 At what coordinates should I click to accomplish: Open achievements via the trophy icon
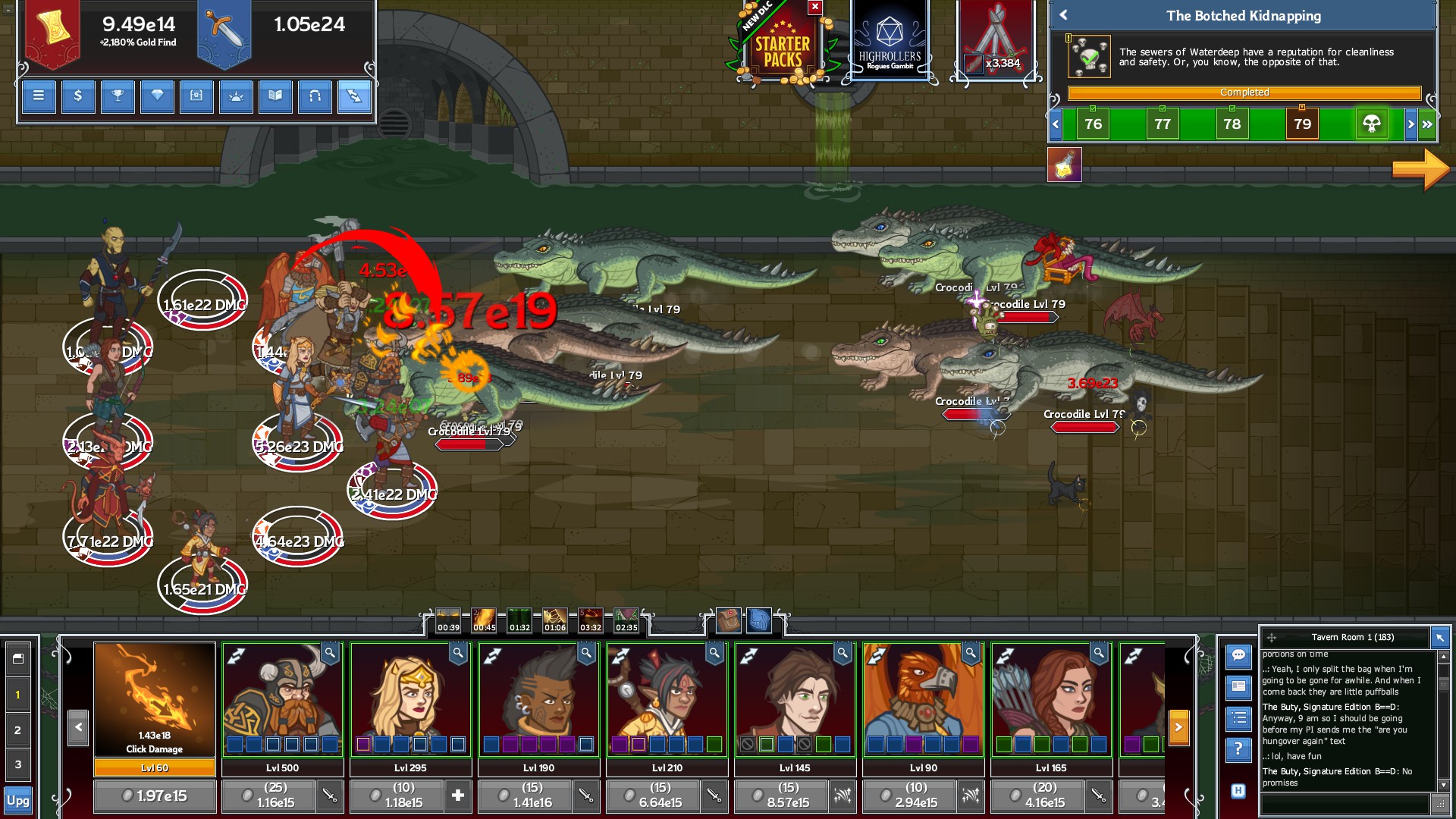tap(118, 97)
